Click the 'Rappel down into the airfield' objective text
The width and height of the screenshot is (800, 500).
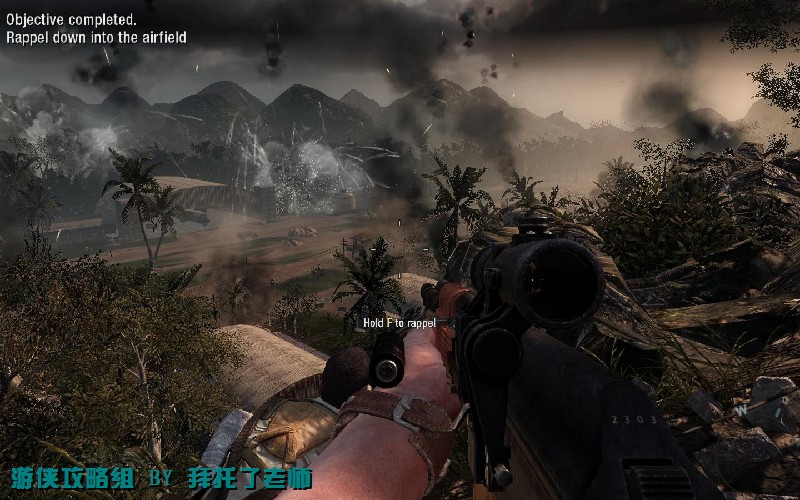pos(96,37)
